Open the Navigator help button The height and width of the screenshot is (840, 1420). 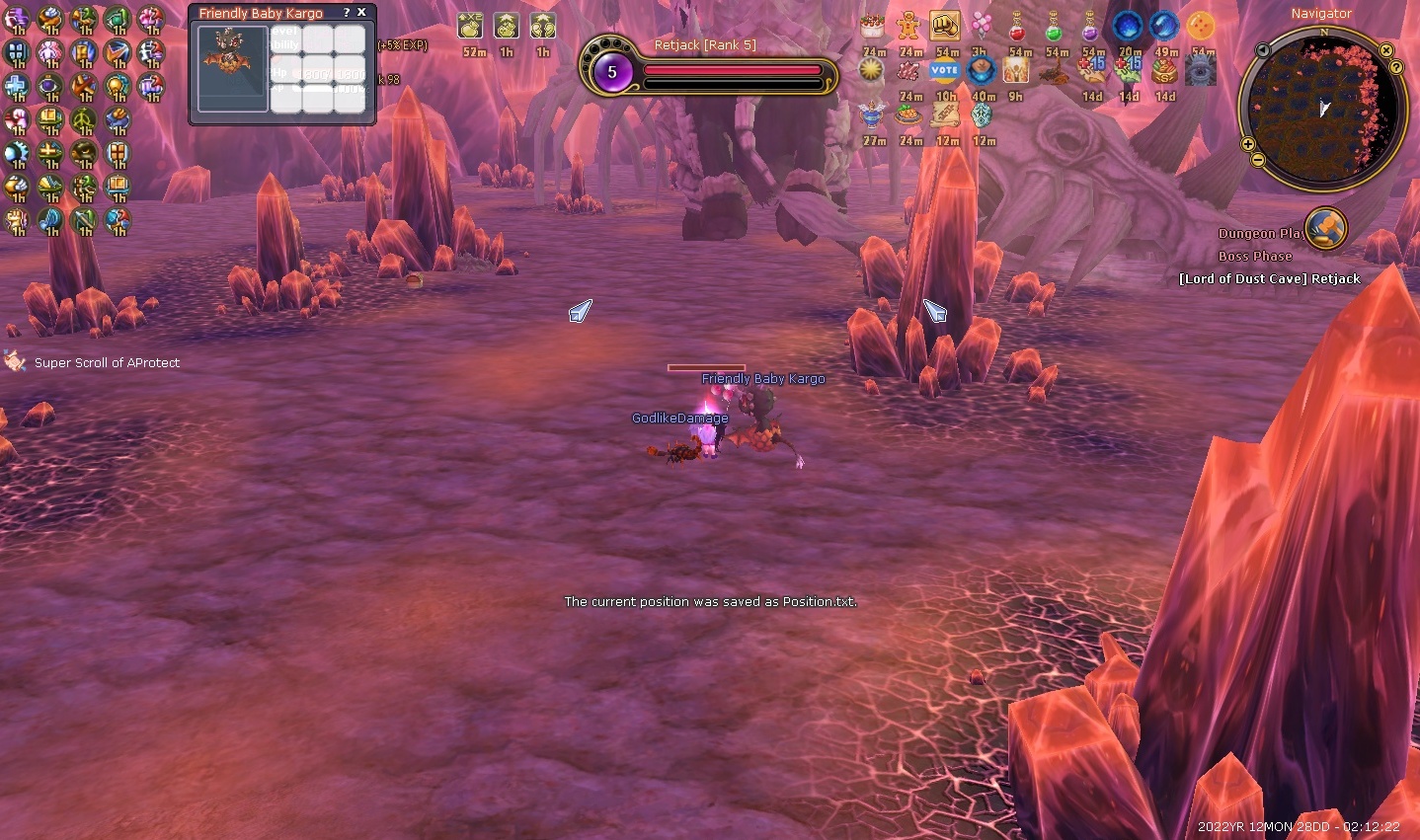(x=1396, y=67)
